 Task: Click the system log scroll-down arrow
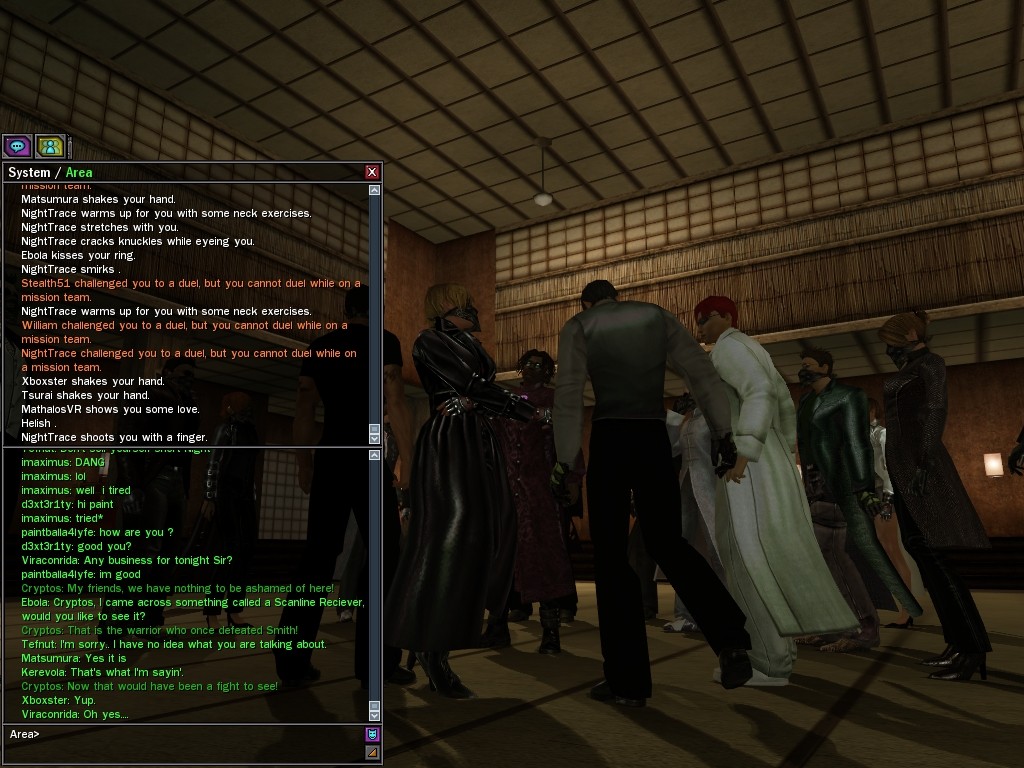pos(375,438)
